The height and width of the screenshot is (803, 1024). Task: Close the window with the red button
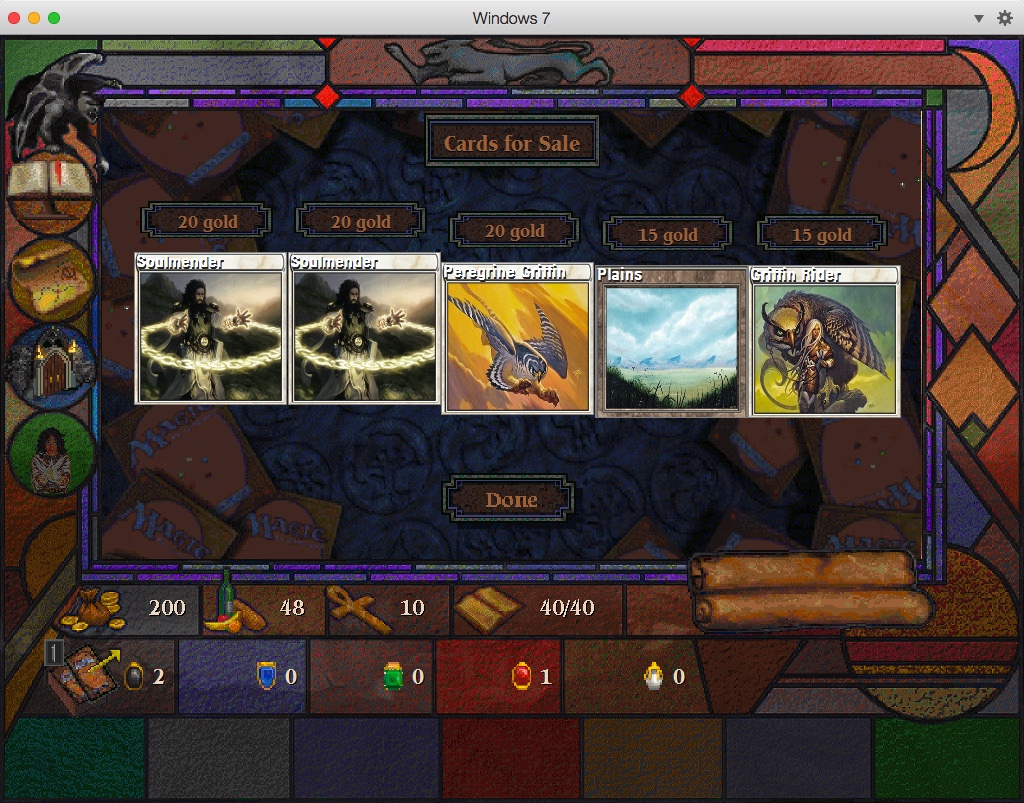(14, 18)
